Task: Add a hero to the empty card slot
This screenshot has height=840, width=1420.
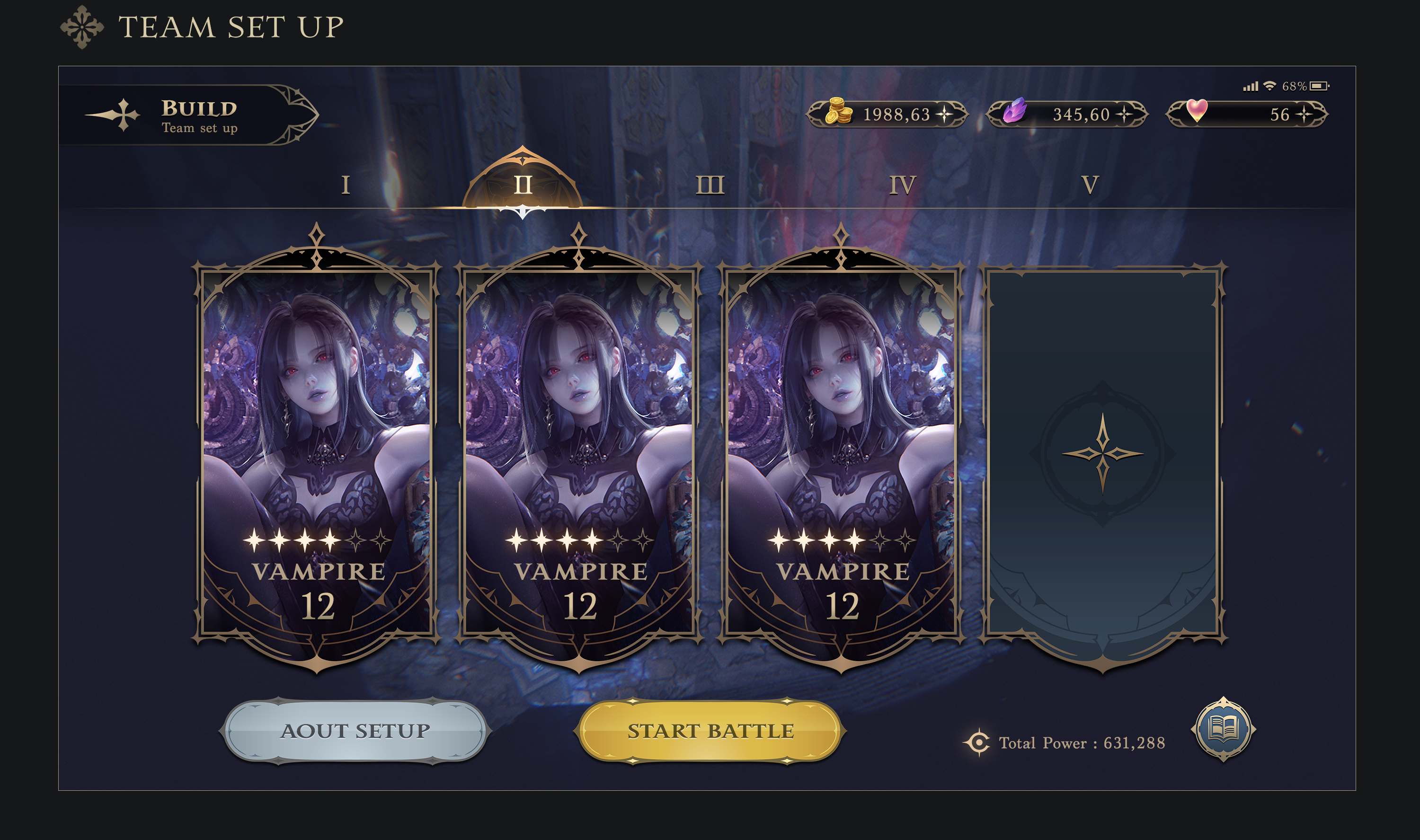Action: click(x=1102, y=454)
